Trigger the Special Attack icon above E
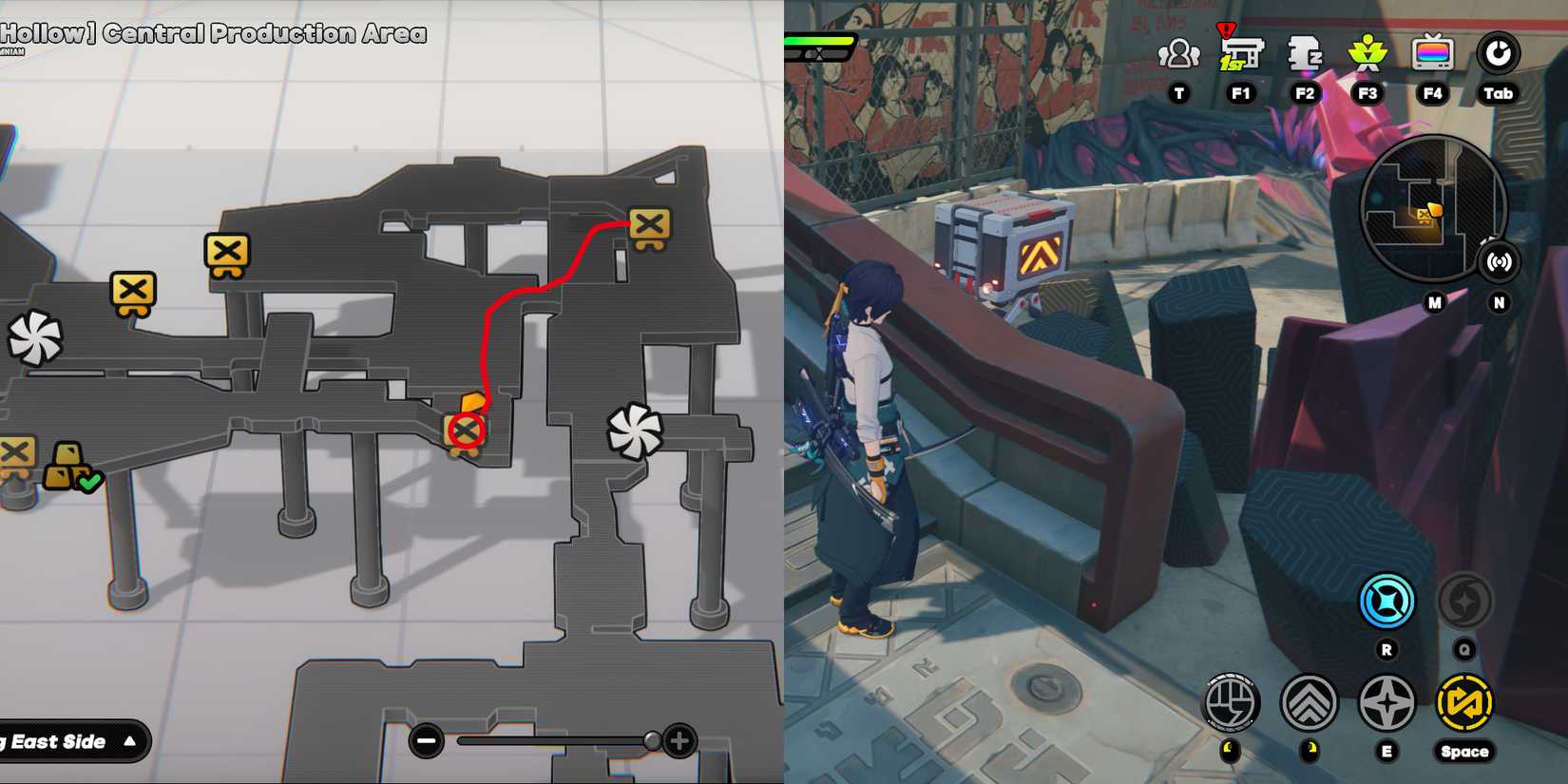 pyautogui.click(x=1386, y=703)
